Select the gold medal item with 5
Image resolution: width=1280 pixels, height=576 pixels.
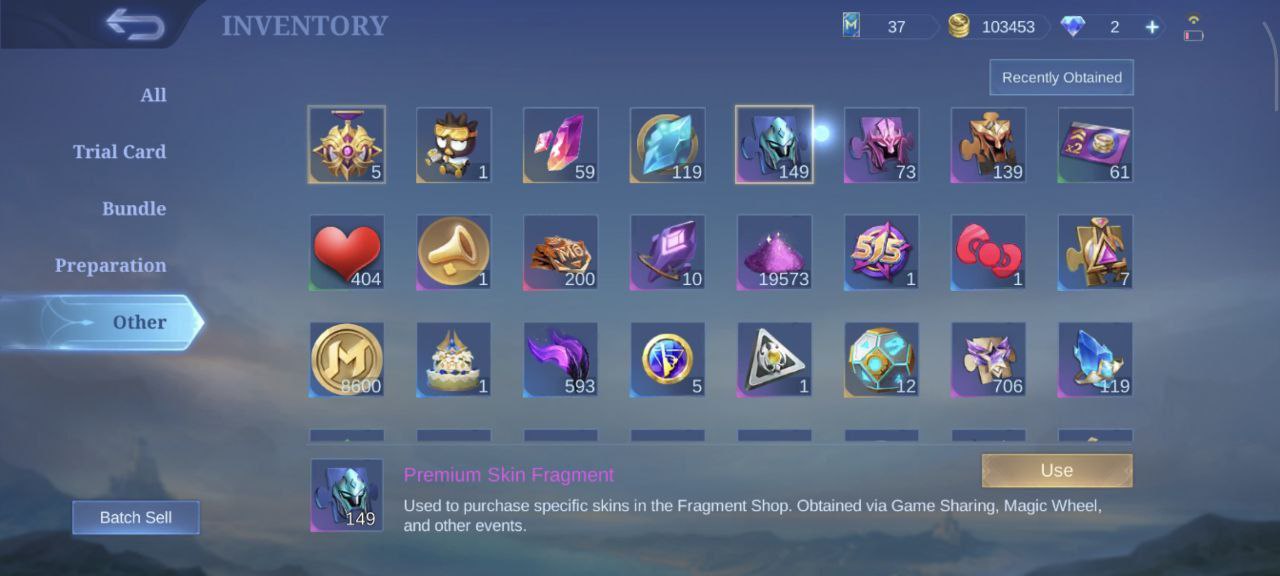click(347, 145)
